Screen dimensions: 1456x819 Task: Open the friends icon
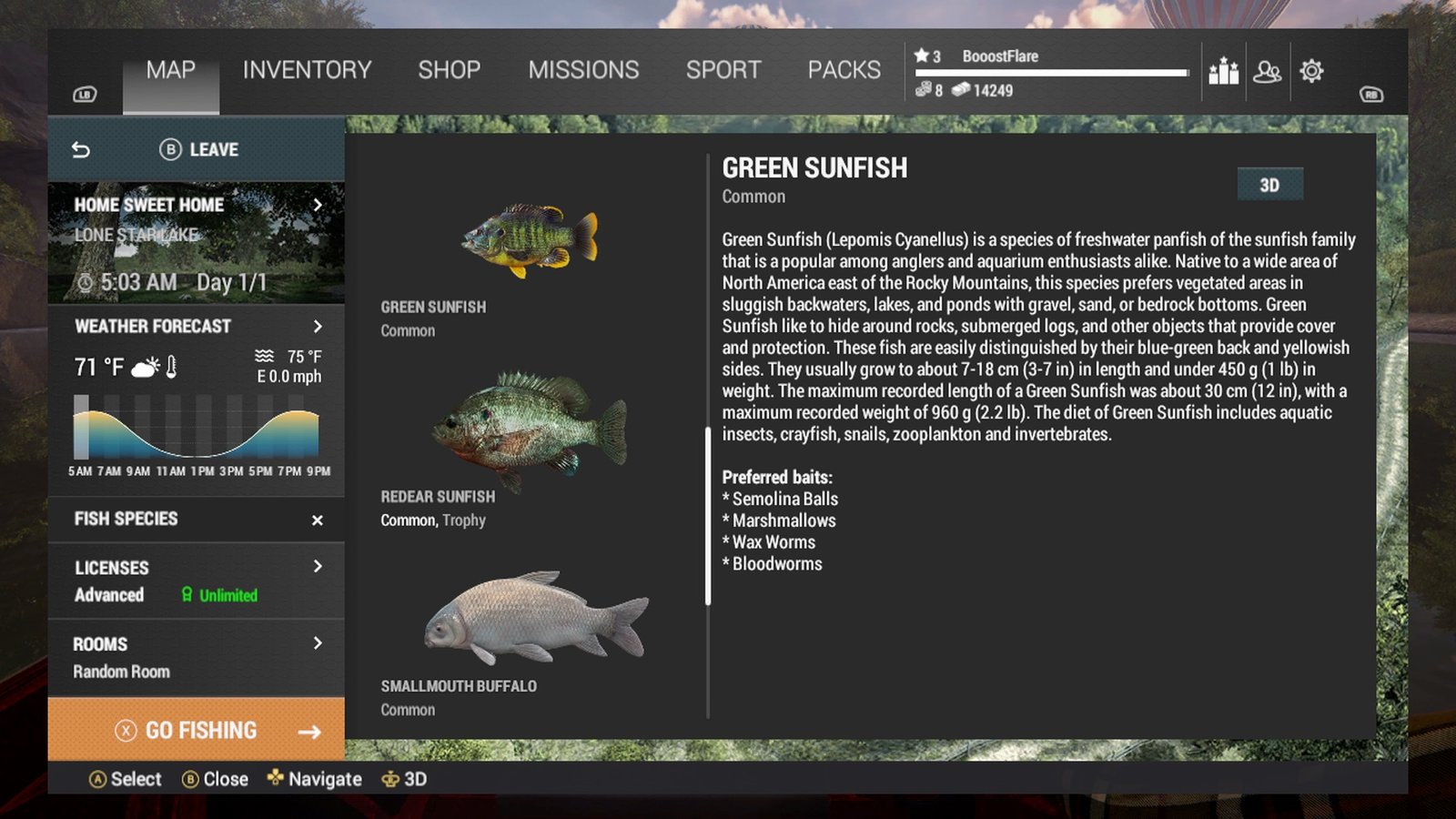pos(1267,71)
